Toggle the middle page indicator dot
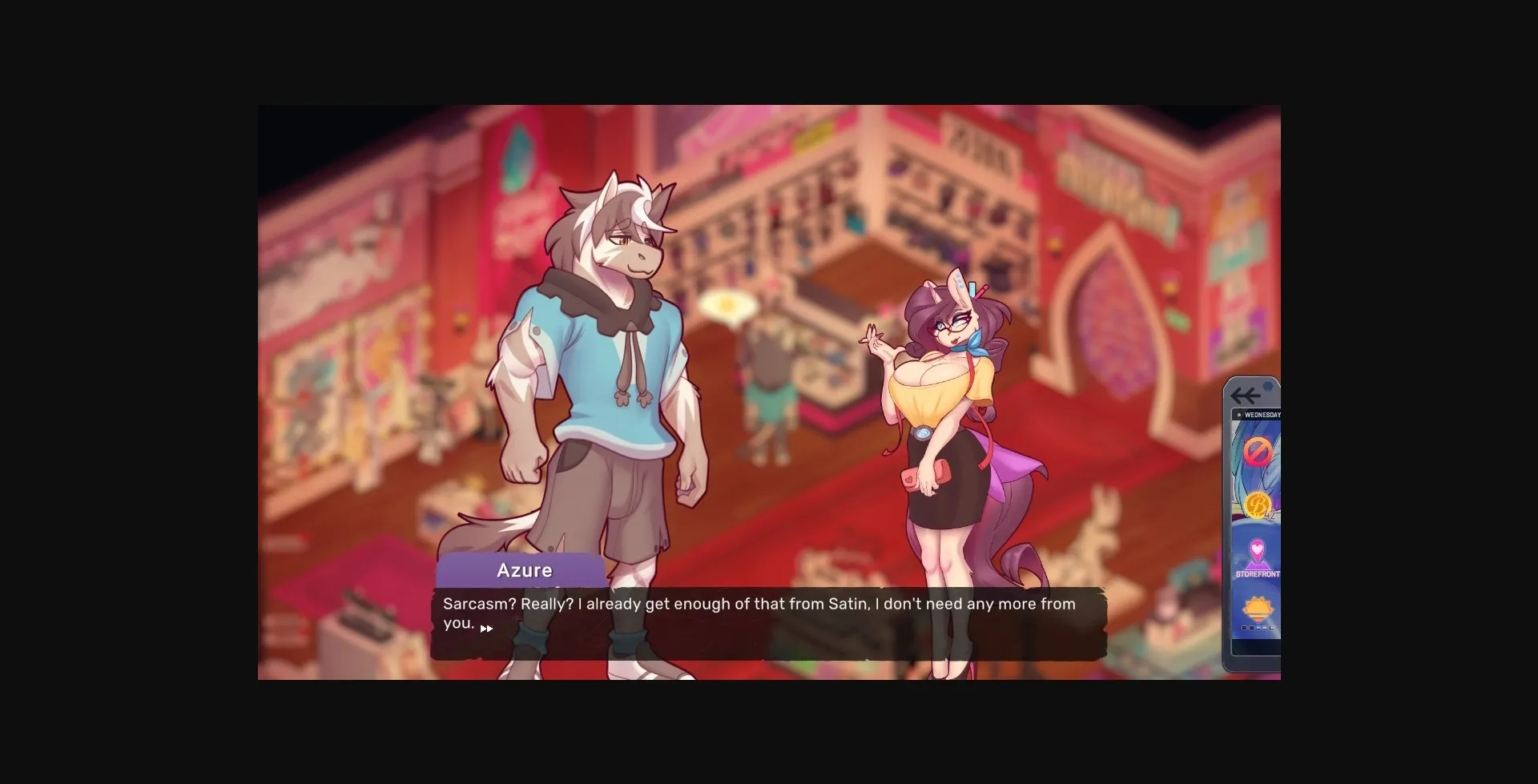1538x784 pixels. point(1258,628)
